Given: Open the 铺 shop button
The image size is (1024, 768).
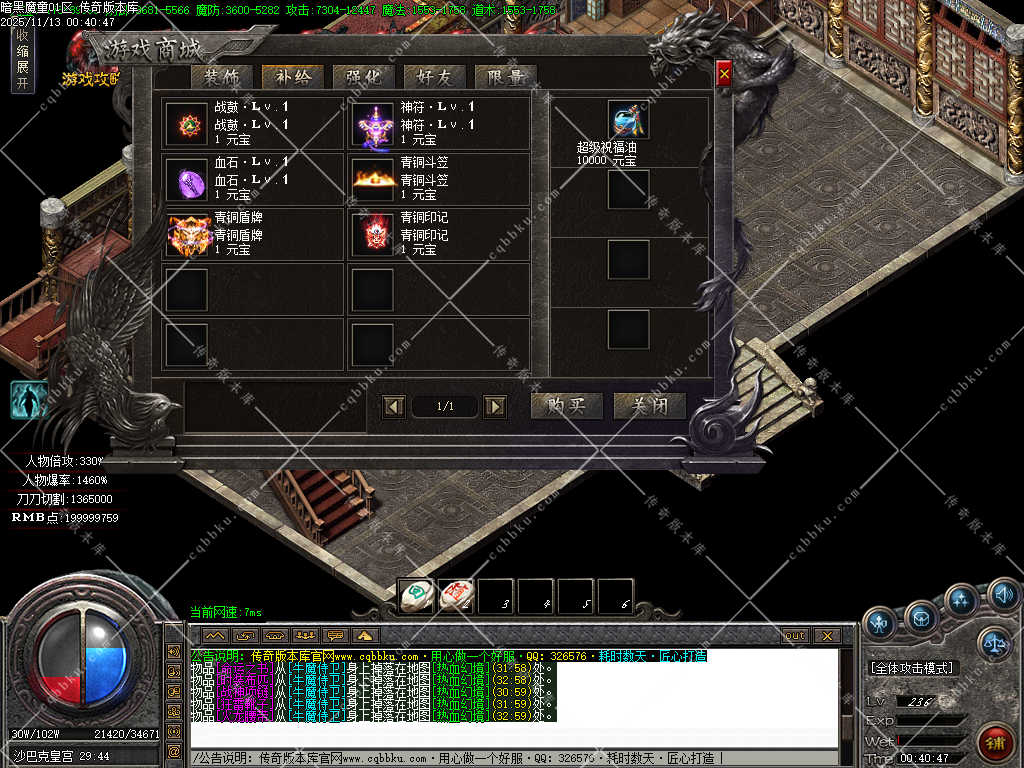Looking at the screenshot, I should tap(994, 742).
